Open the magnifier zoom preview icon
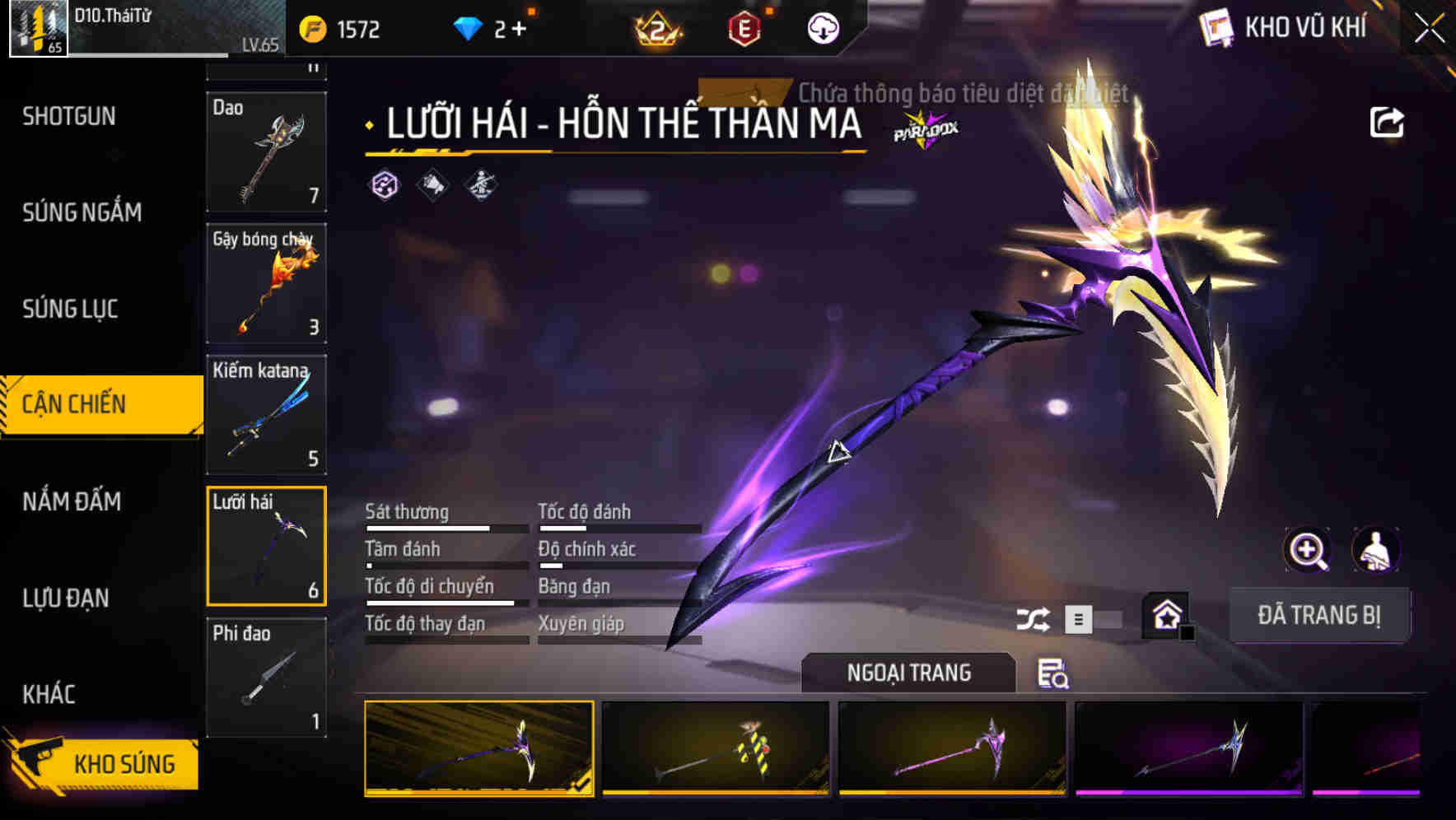Image resolution: width=1456 pixels, height=820 pixels. click(1308, 551)
